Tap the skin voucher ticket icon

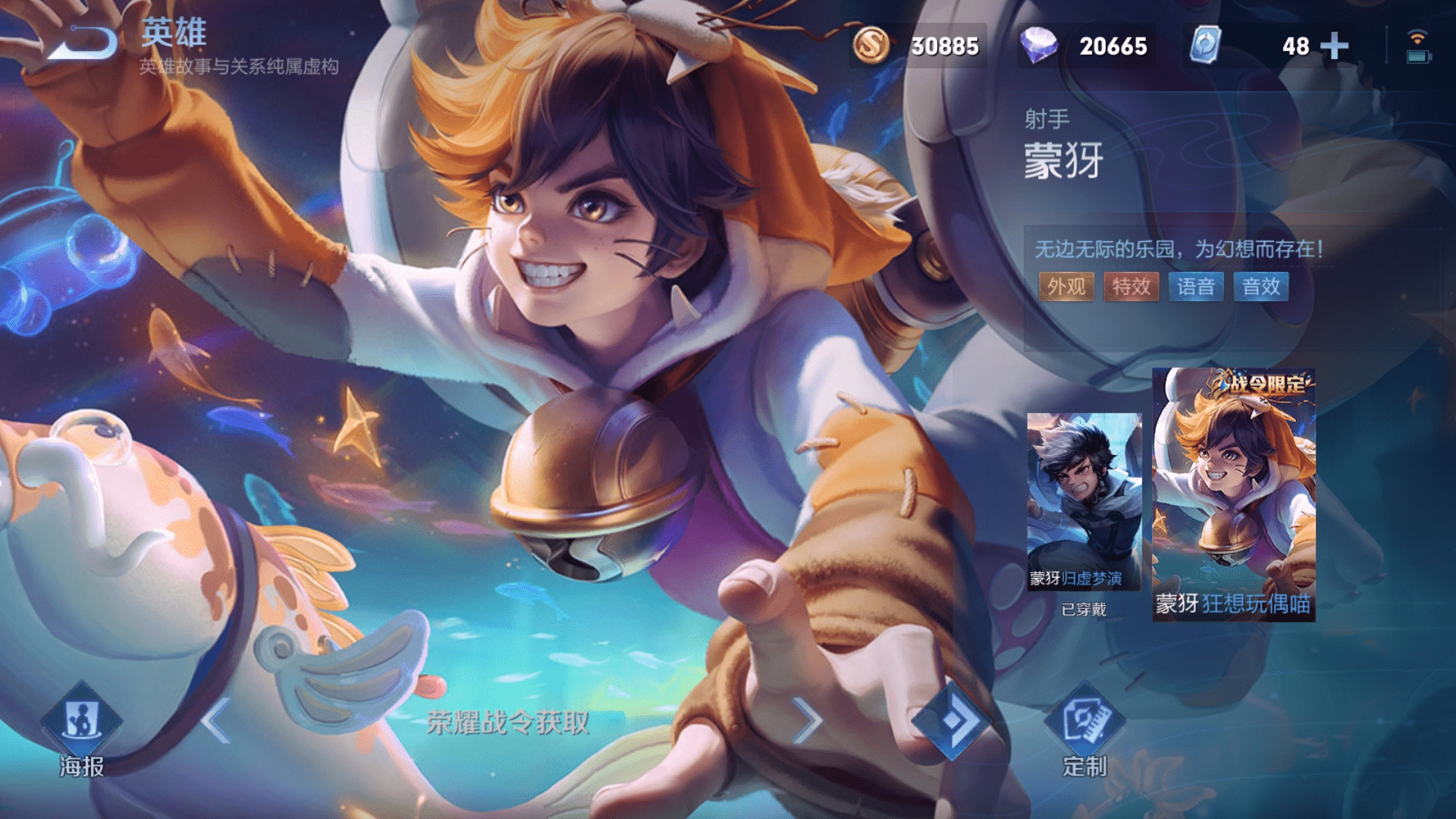pos(1204,45)
